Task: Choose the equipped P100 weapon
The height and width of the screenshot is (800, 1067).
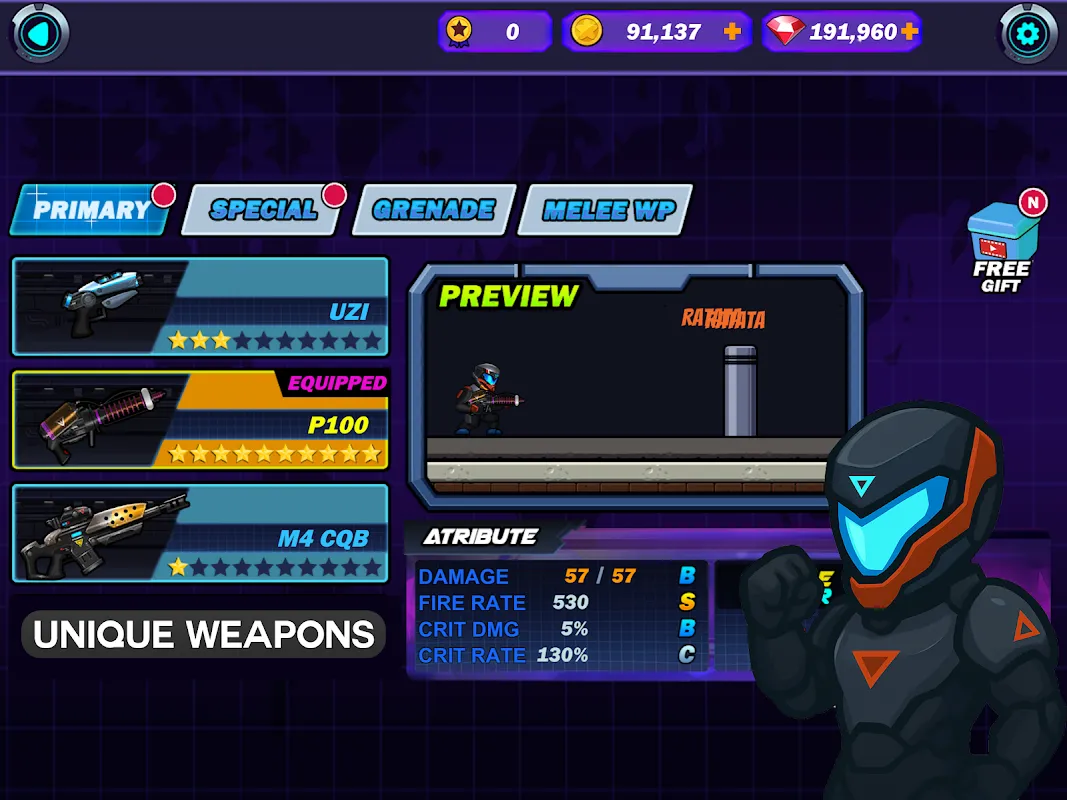Action: [200, 420]
